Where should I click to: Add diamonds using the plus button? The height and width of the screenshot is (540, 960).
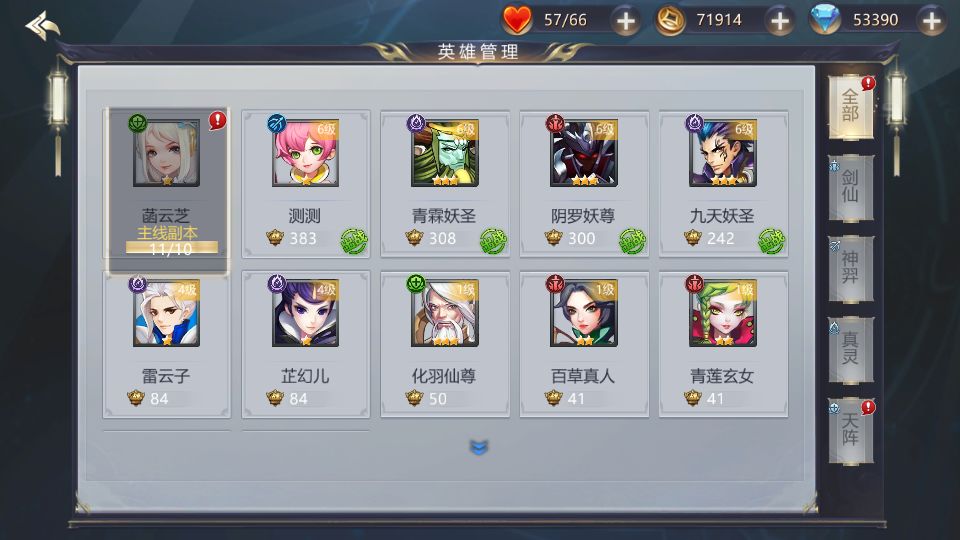[x=931, y=20]
